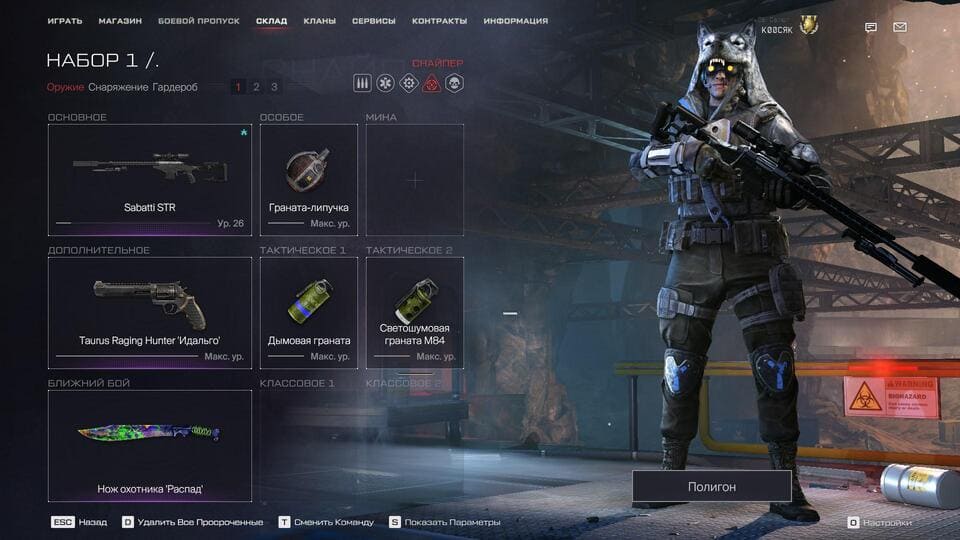This screenshot has width=960, height=540.
Task: Switch to the Снаряжение tab
Action: [x=118, y=87]
